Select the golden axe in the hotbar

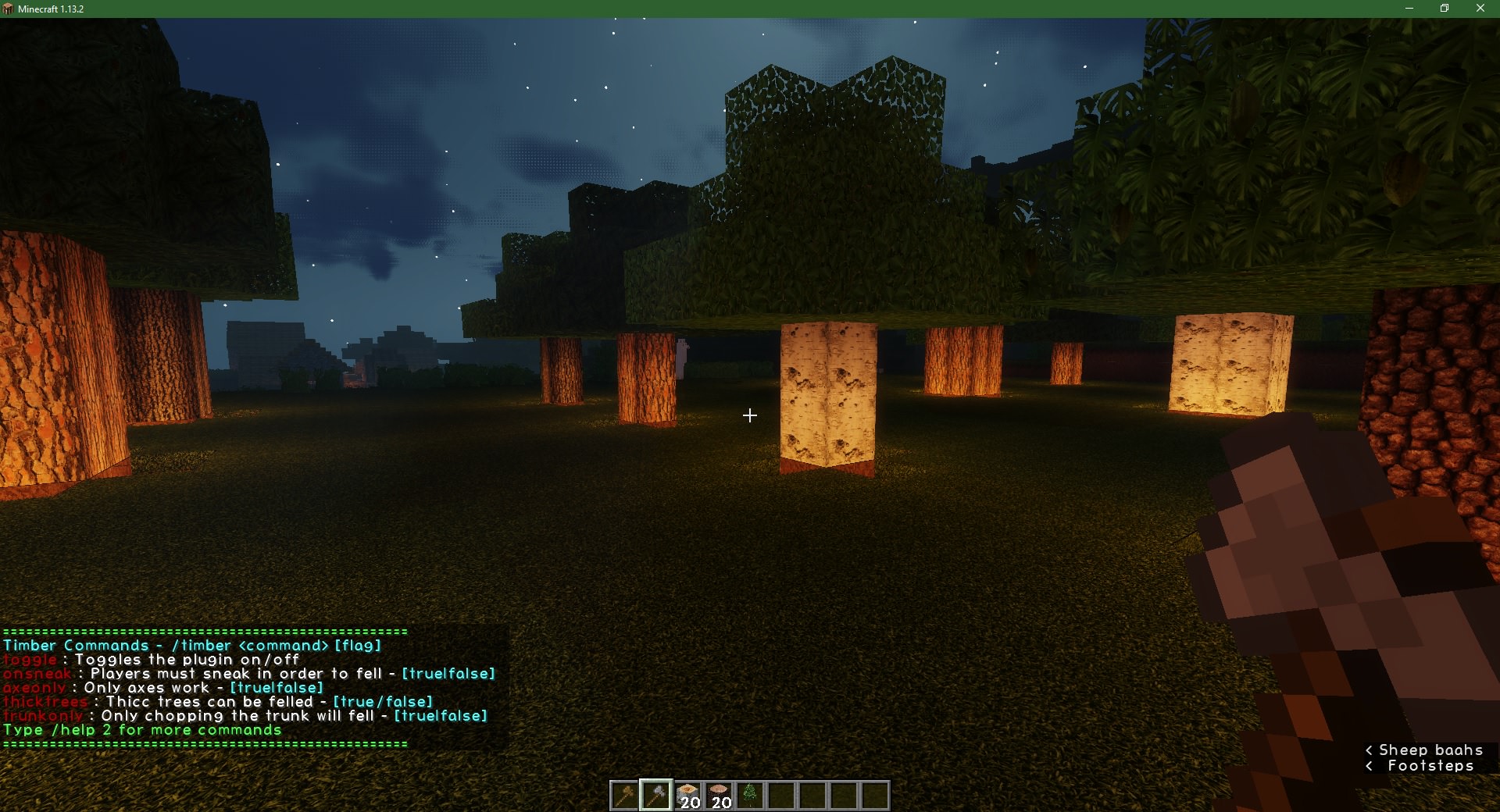(623, 794)
